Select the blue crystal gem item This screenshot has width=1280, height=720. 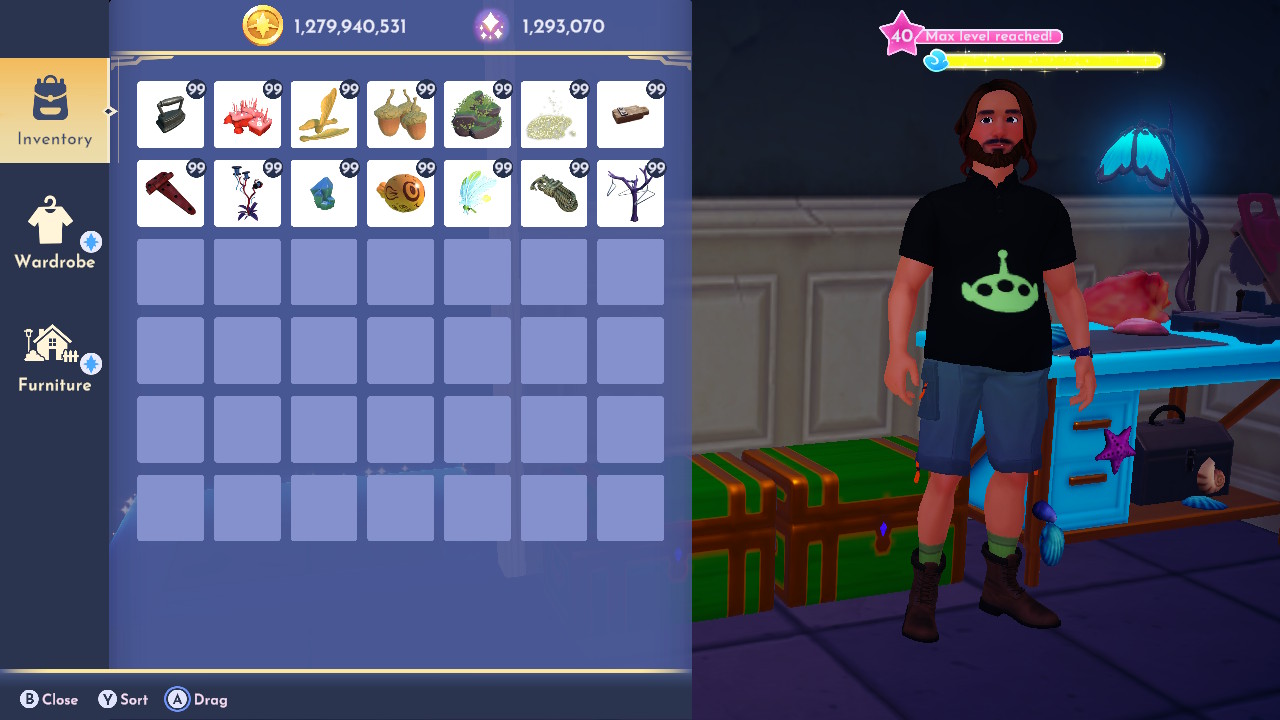(323, 193)
